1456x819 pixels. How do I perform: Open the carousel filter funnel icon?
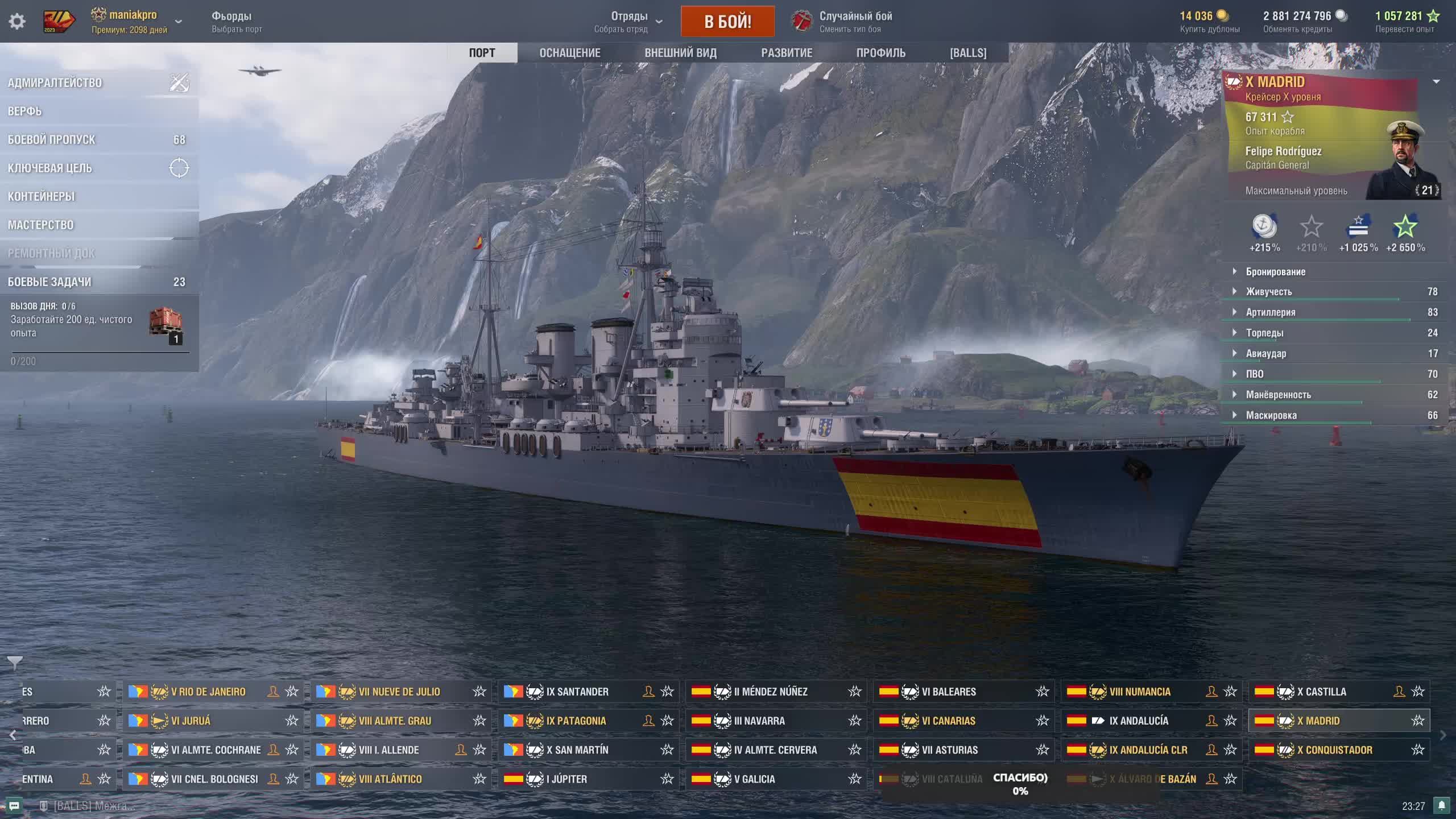[15, 663]
